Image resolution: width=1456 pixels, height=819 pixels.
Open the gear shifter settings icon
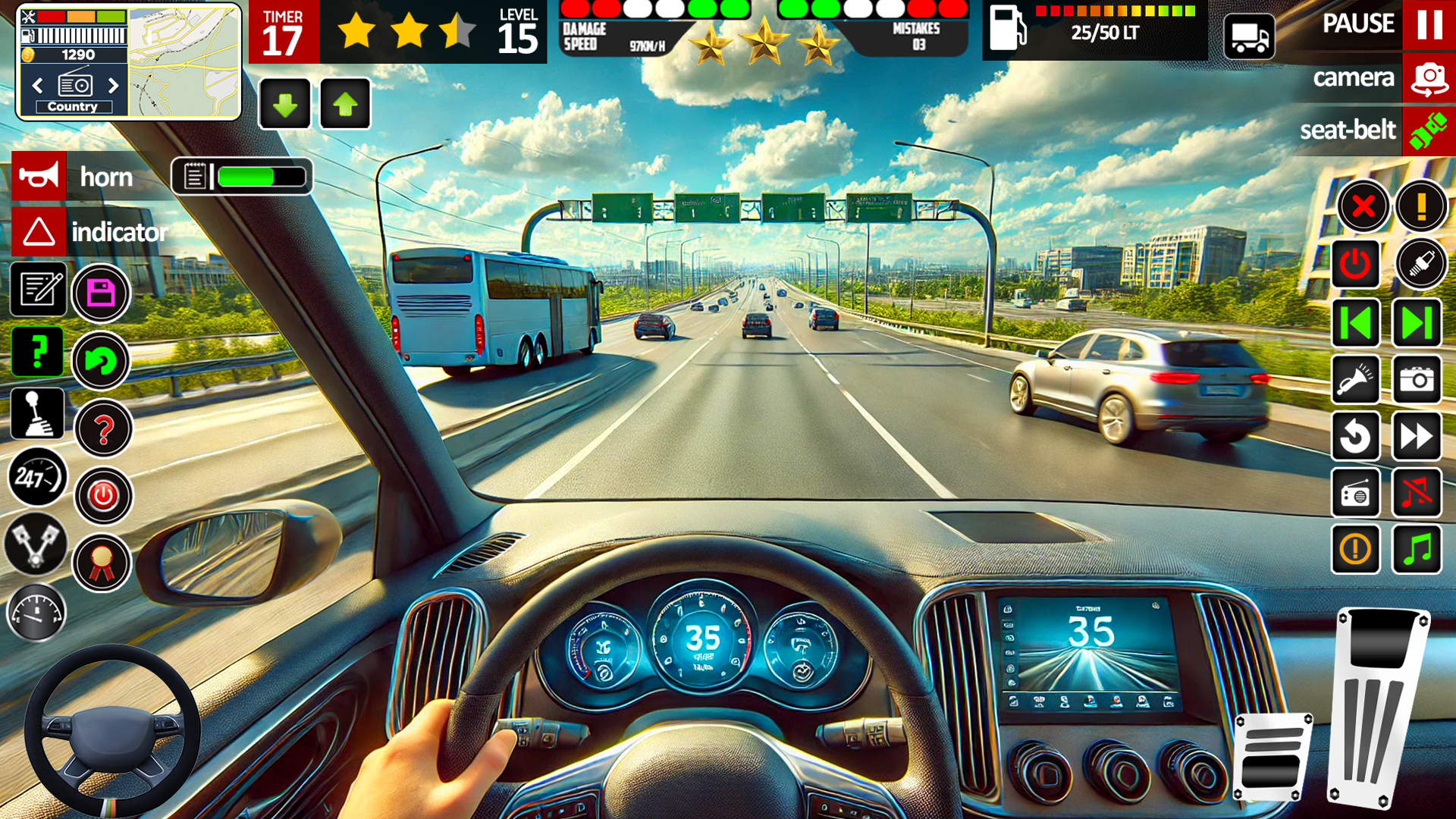click(x=37, y=414)
